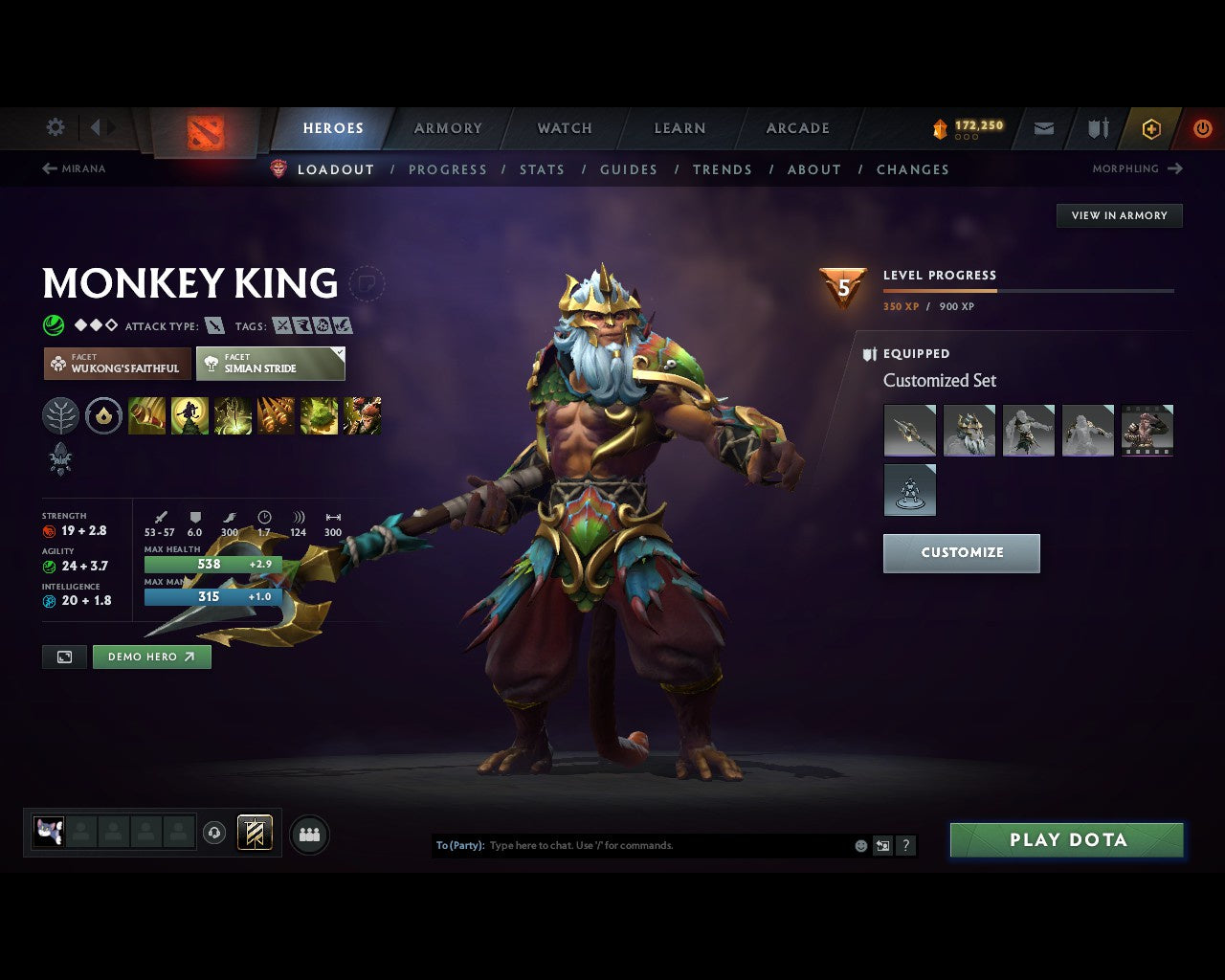The width and height of the screenshot is (1225, 980).
Task: Select the Wukong's Faithful facet
Action: point(116,364)
